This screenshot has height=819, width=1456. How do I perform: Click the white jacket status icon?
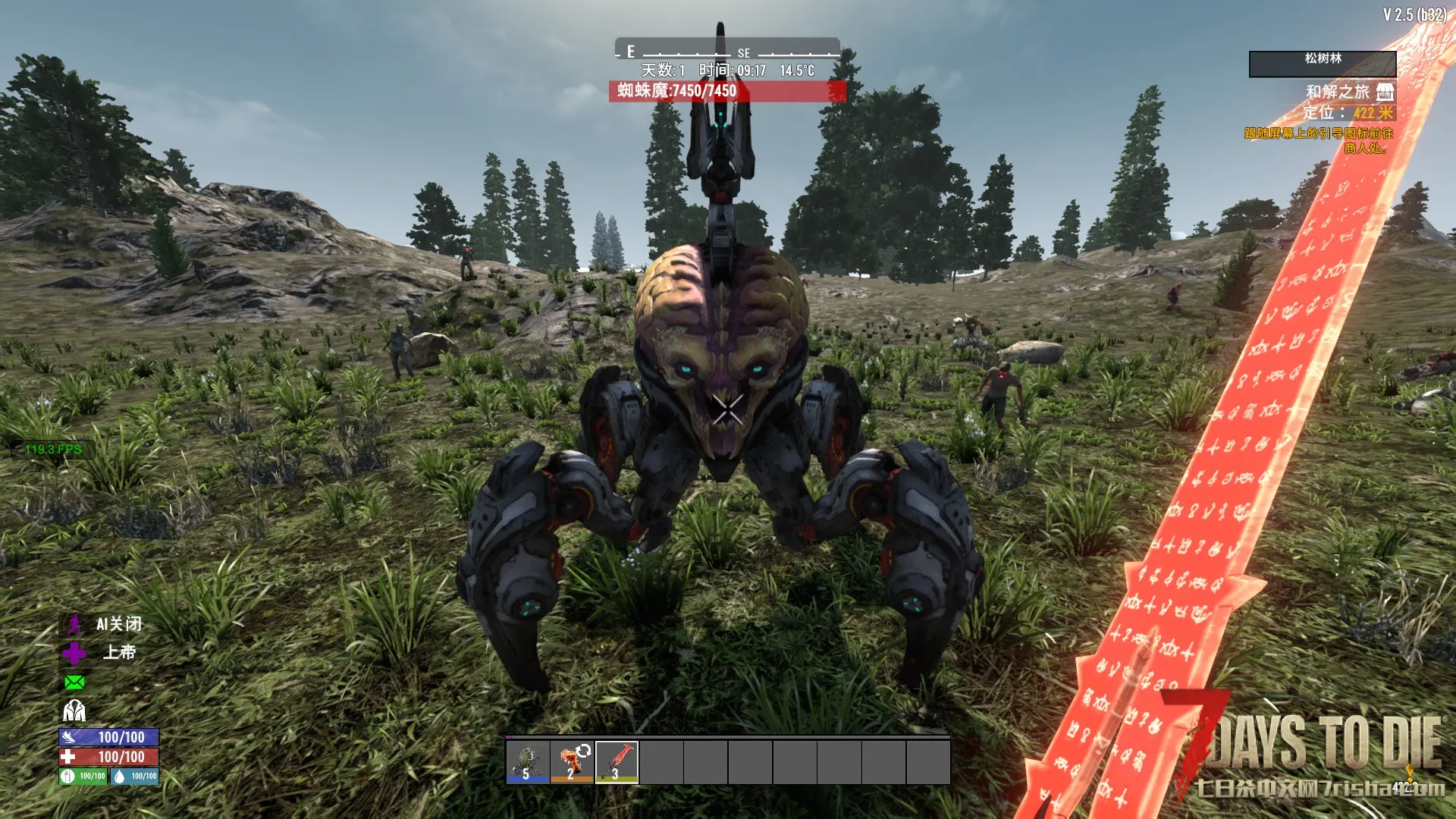point(74,711)
